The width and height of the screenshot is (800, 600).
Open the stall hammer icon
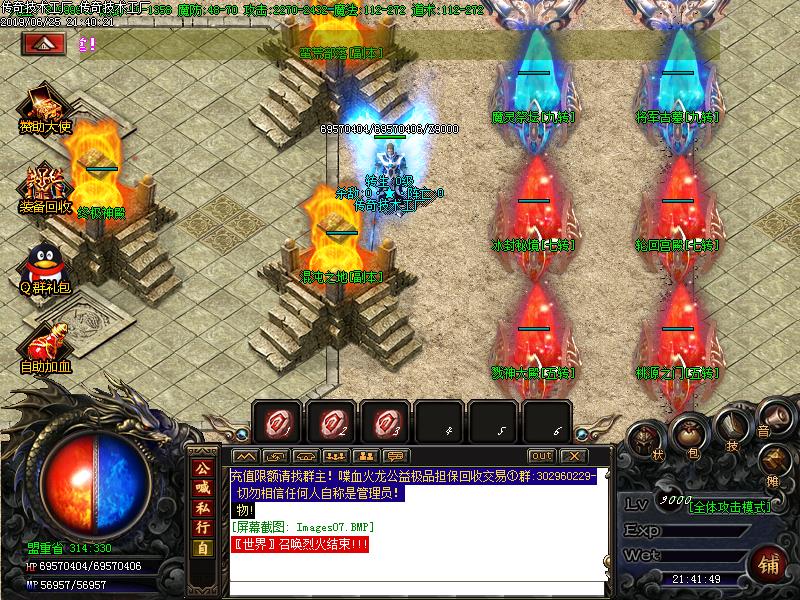tap(775, 459)
